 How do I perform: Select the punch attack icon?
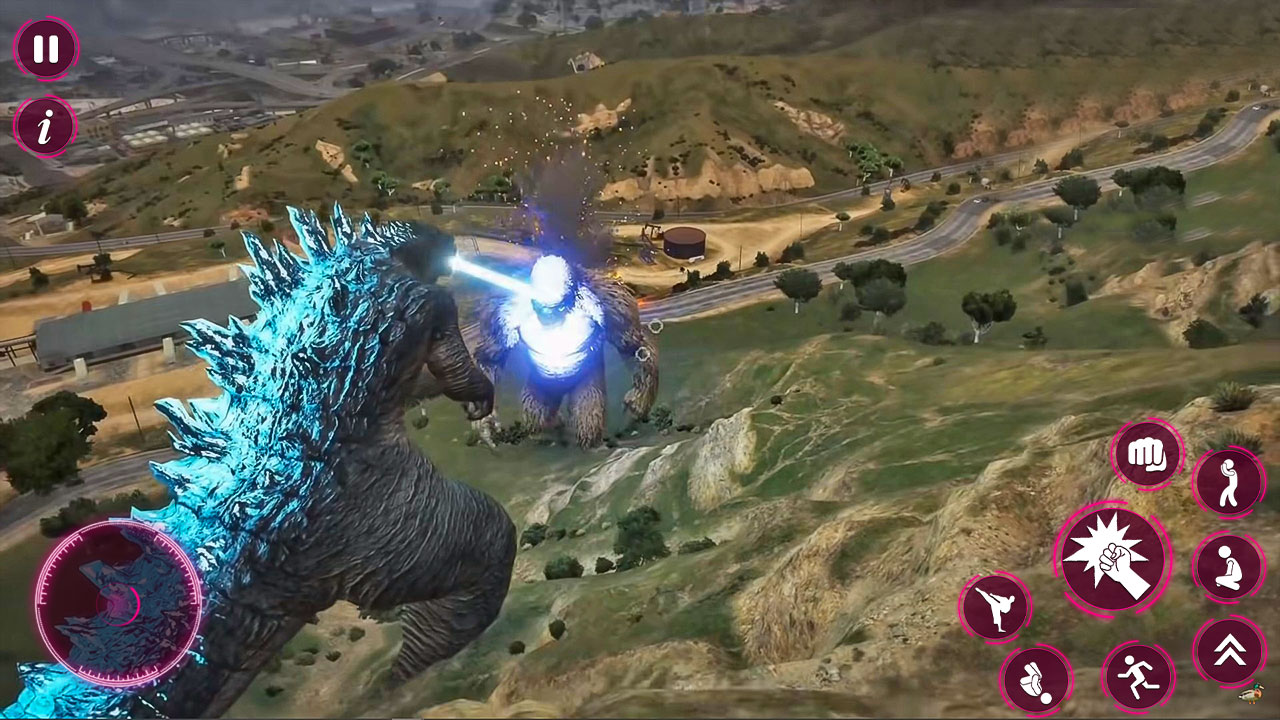click(x=1146, y=455)
